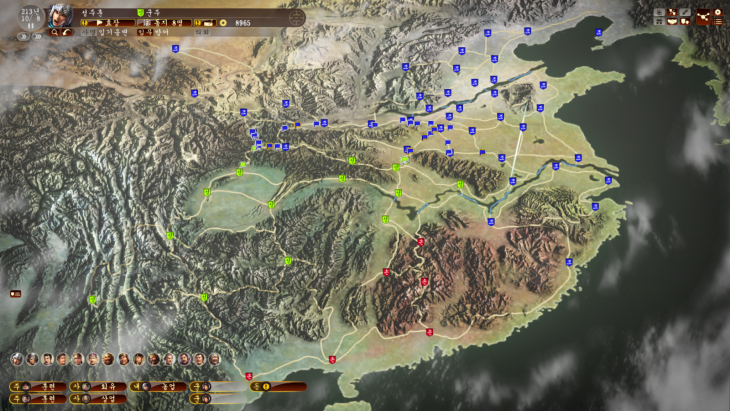Open the list menu icon under the gear
Image resolution: width=730 pixels, height=411 pixels.
[718, 21]
